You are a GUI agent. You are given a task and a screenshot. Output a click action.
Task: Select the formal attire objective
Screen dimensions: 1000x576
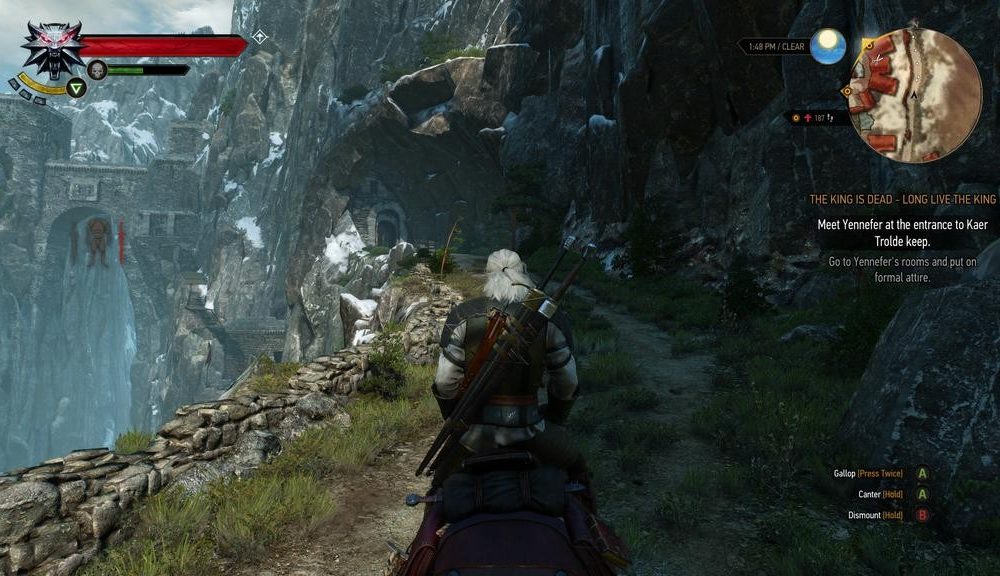tap(908, 270)
